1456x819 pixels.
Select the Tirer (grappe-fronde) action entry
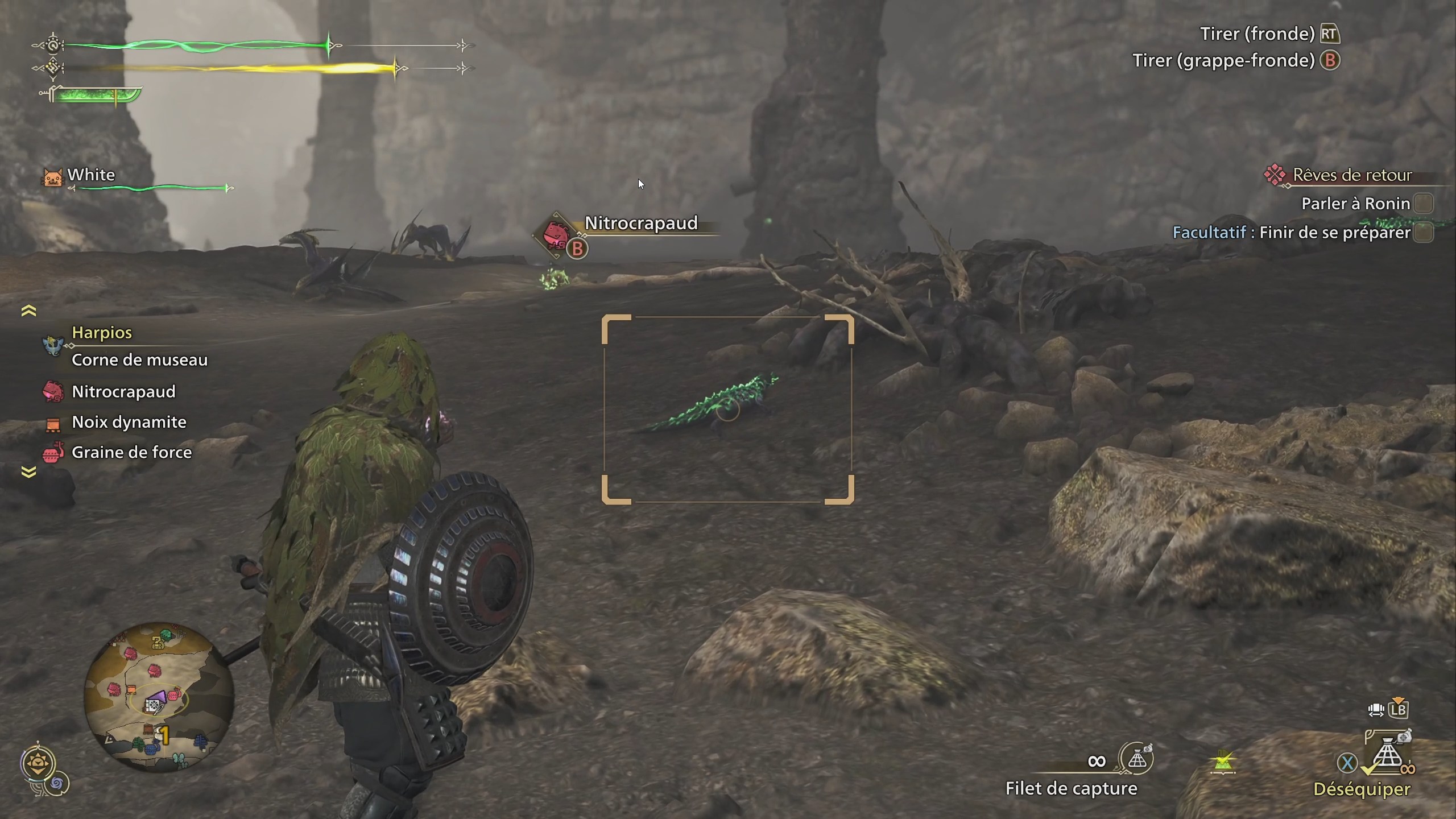[x=1224, y=60]
